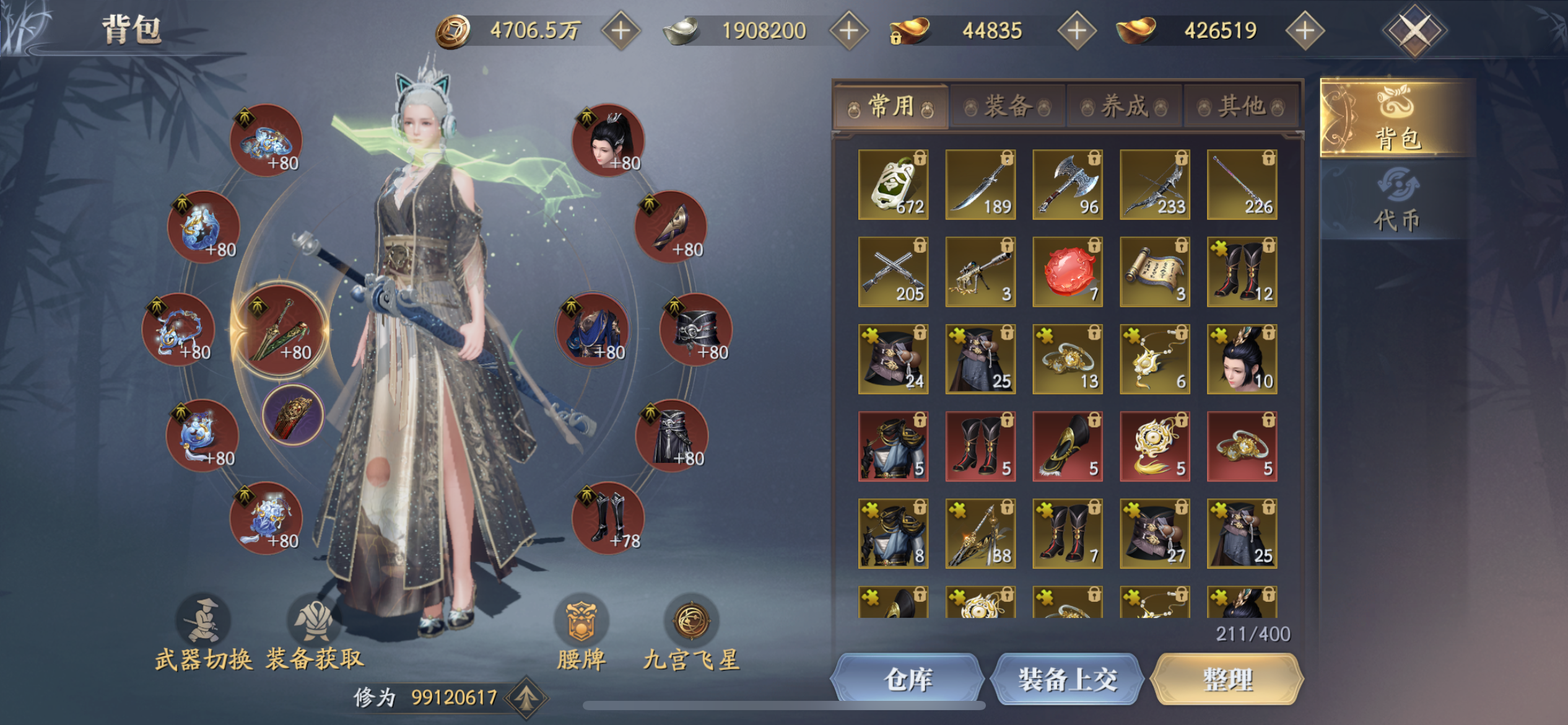Image resolution: width=1568 pixels, height=725 pixels.
Task: Select the 其他 tab
Action: coord(1241,107)
